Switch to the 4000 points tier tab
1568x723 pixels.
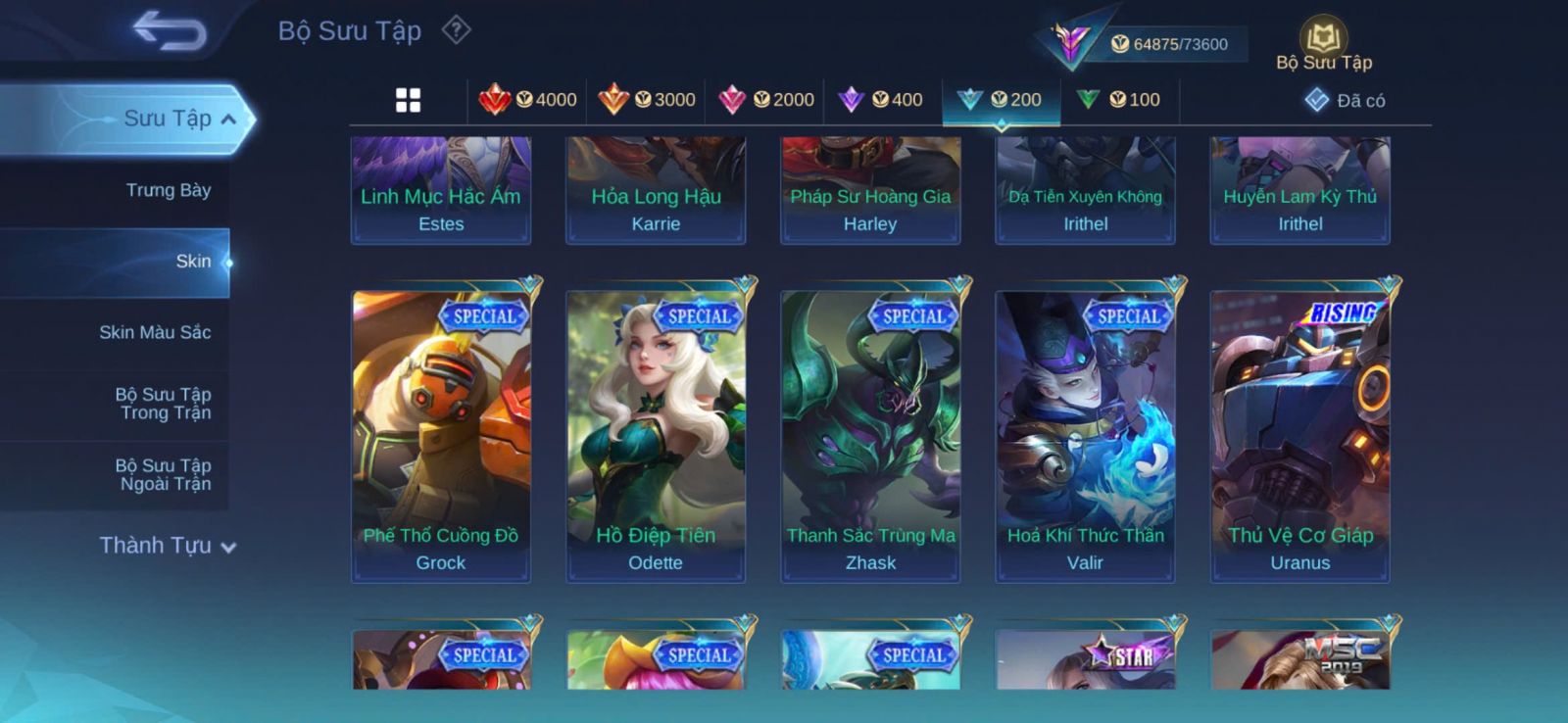(x=527, y=100)
